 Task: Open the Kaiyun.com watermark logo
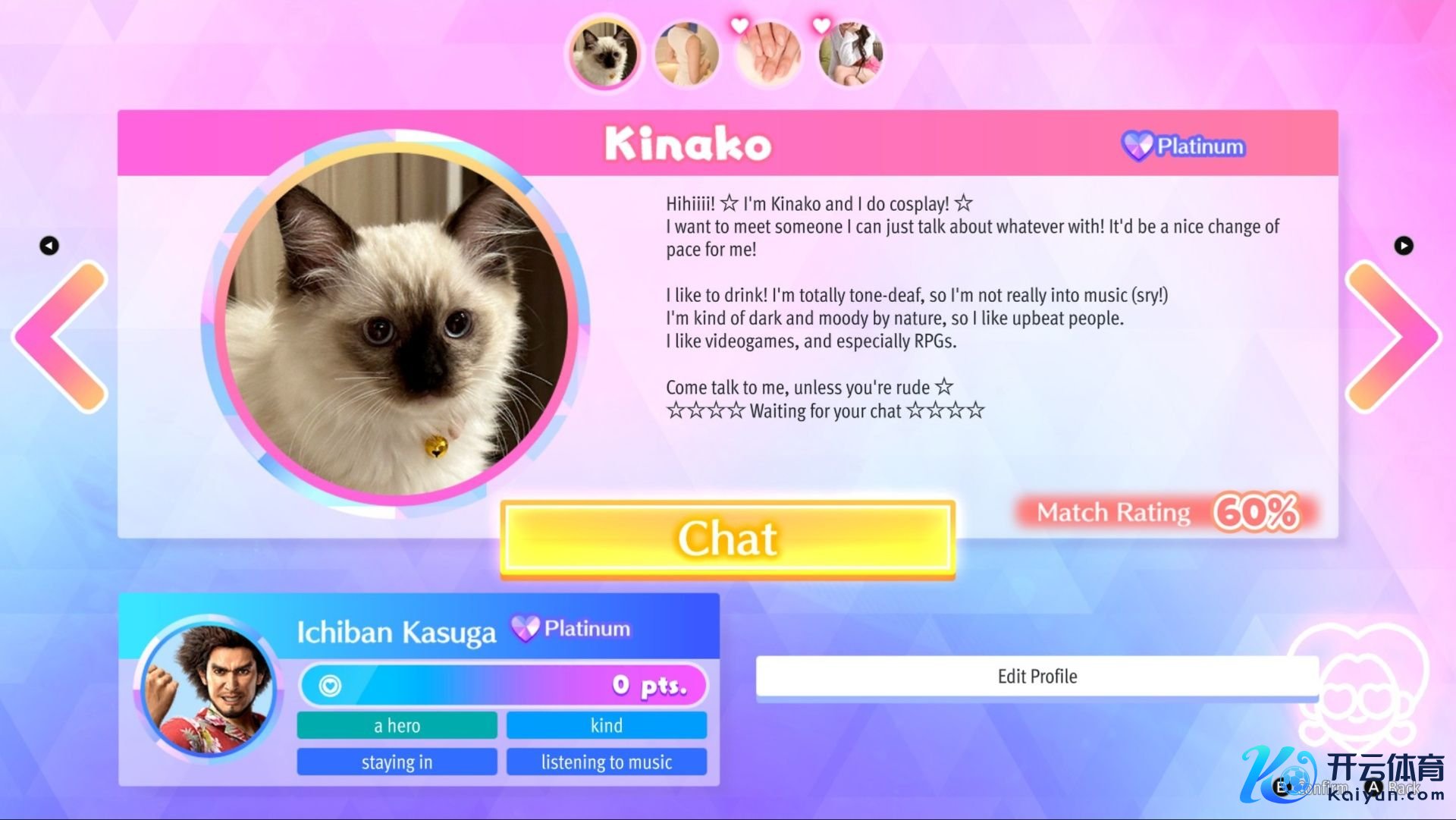(1342, 775)
